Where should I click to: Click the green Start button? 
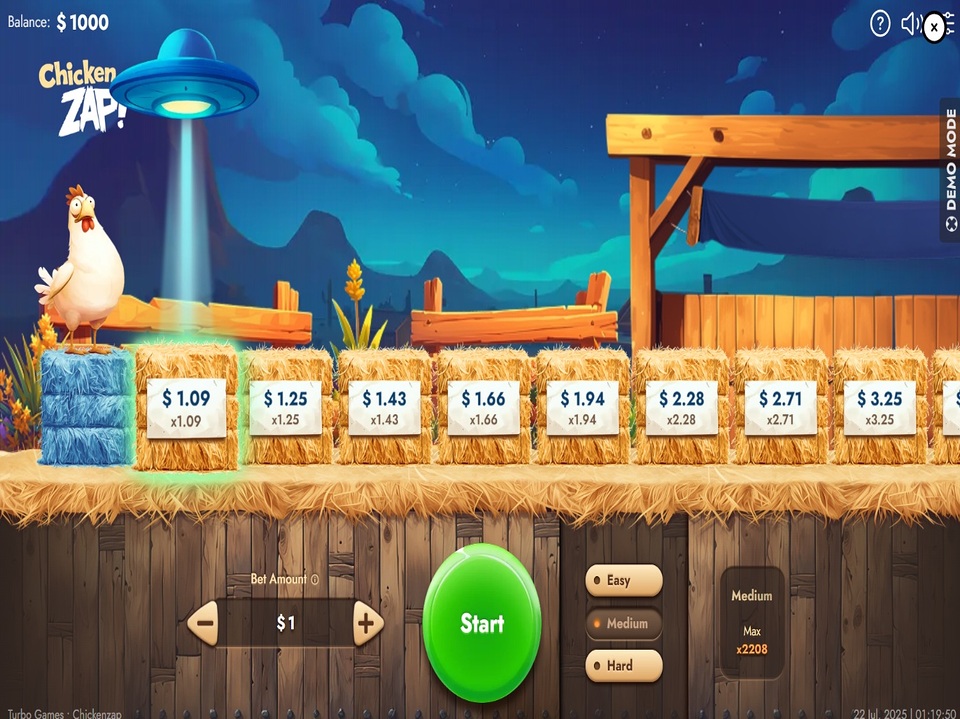pyautogui.click(x=481, y=623)
